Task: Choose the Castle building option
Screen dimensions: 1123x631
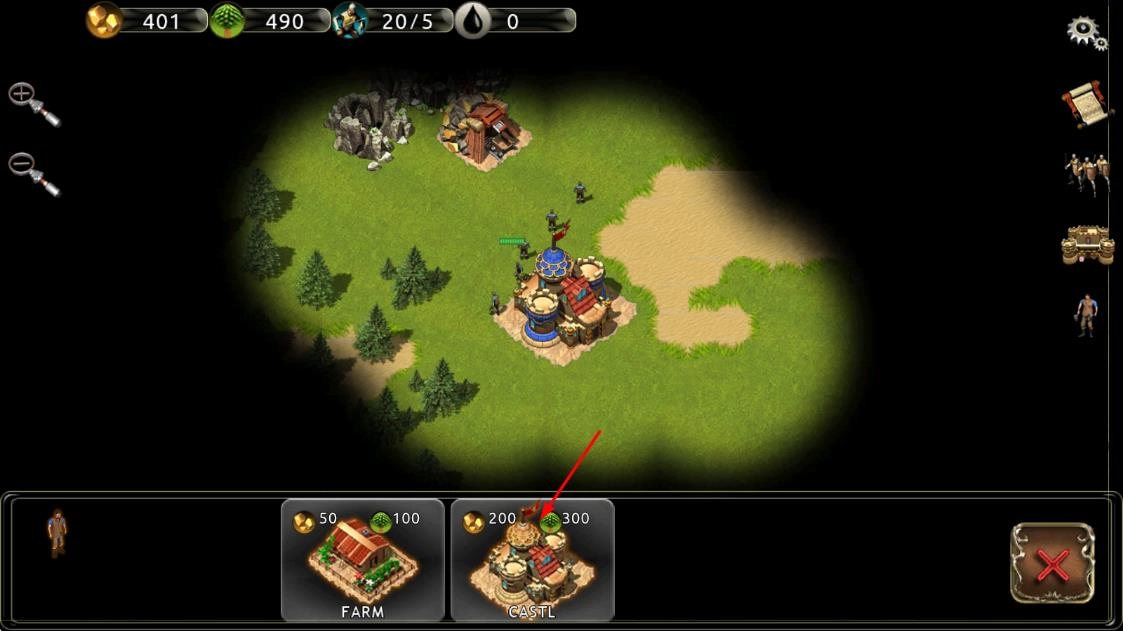Action: pyautogui.click(x=532, y=560)
